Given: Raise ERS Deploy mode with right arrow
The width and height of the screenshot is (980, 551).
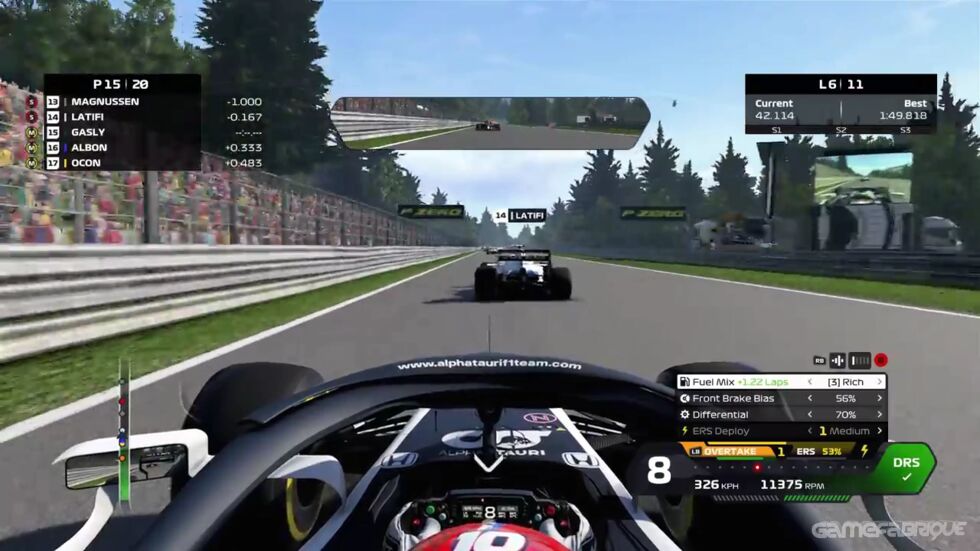Looking at the screenshot, I should (880, 431).
